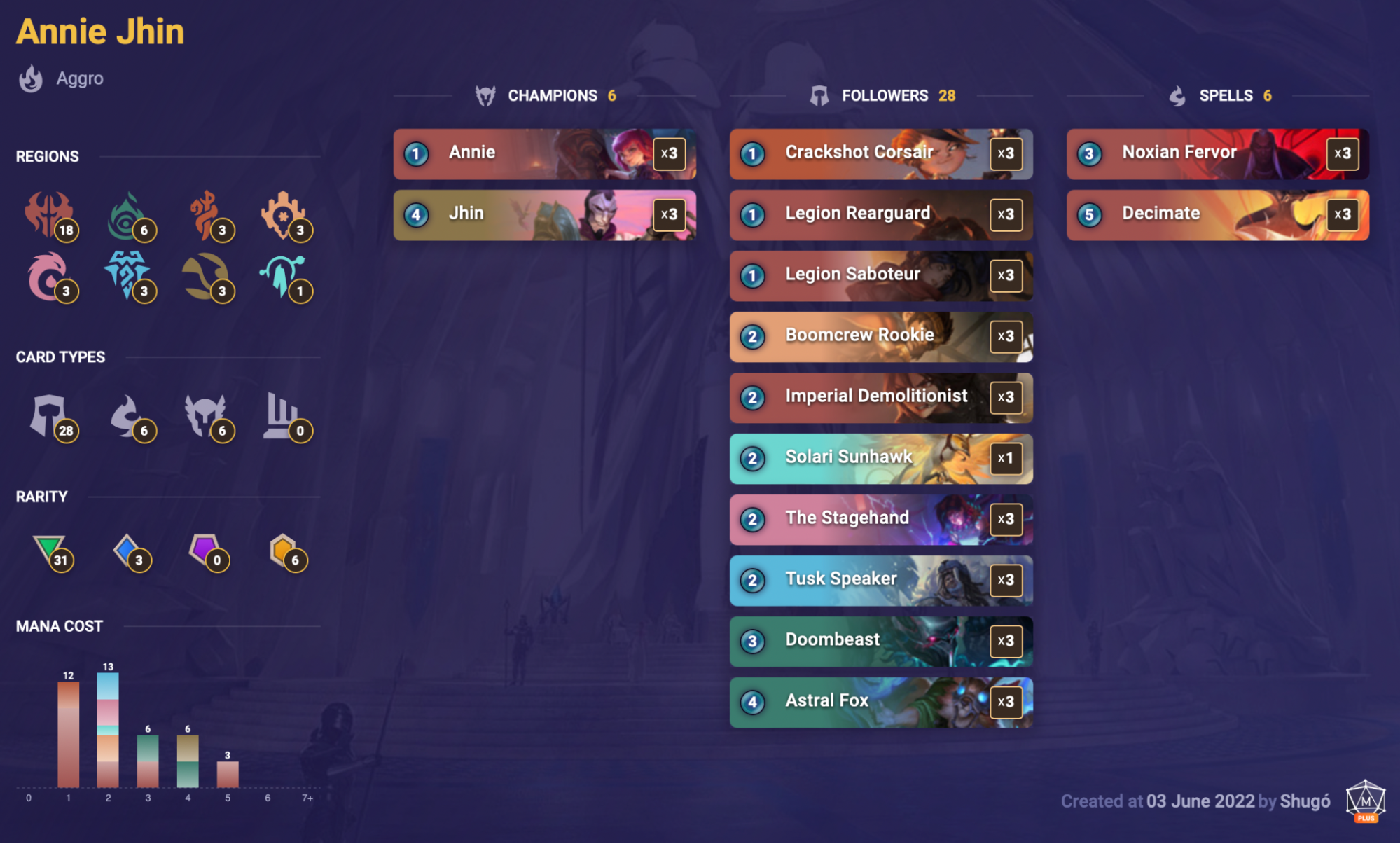The height and width of the screenshot is (844, 1400).
Task: Open the Jhin champion card
Action: click(x=545, y=215)
